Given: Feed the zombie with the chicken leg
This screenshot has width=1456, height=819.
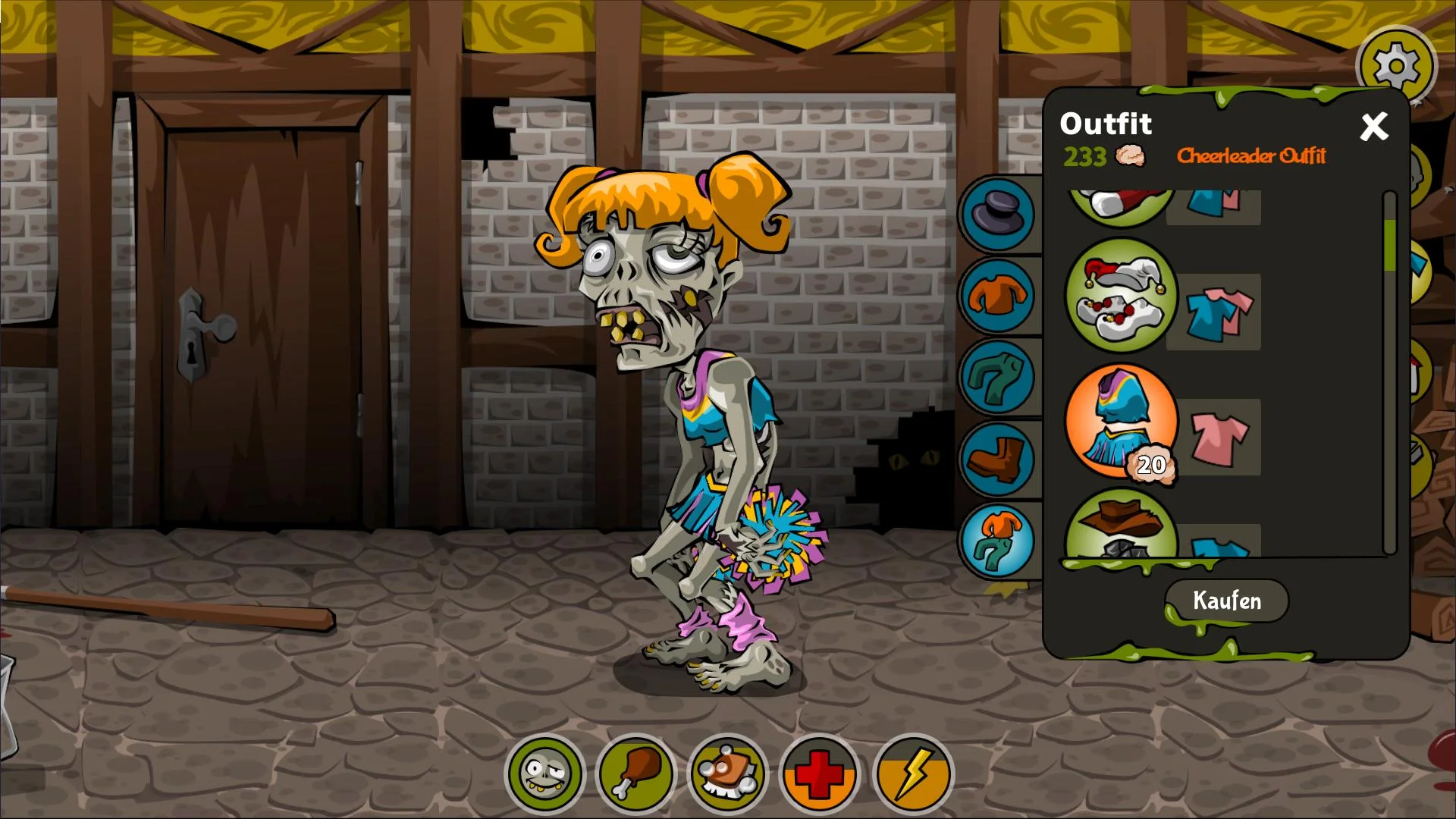Looking at the screenshot, I should pos(635,773).
